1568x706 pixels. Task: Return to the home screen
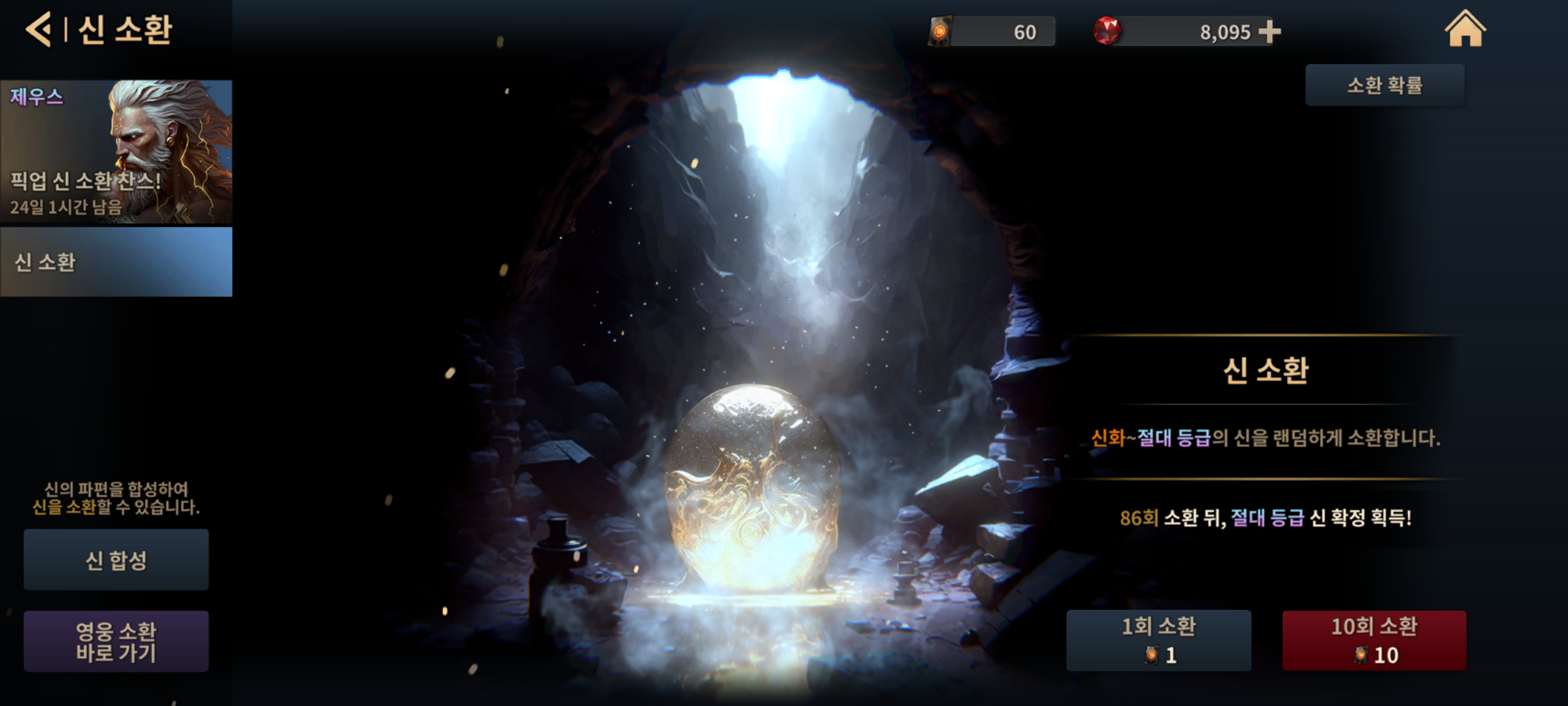pyautogui.click(x=1465, y=29)
